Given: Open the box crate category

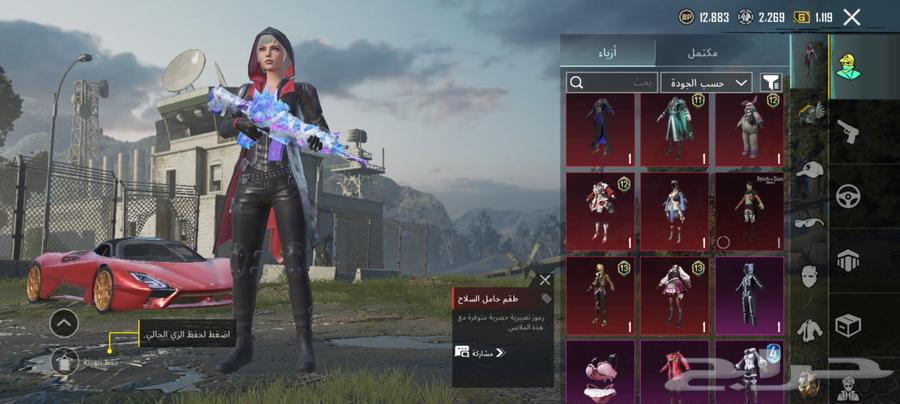Looking at the screenshot, I should click(x=849, y=323).
